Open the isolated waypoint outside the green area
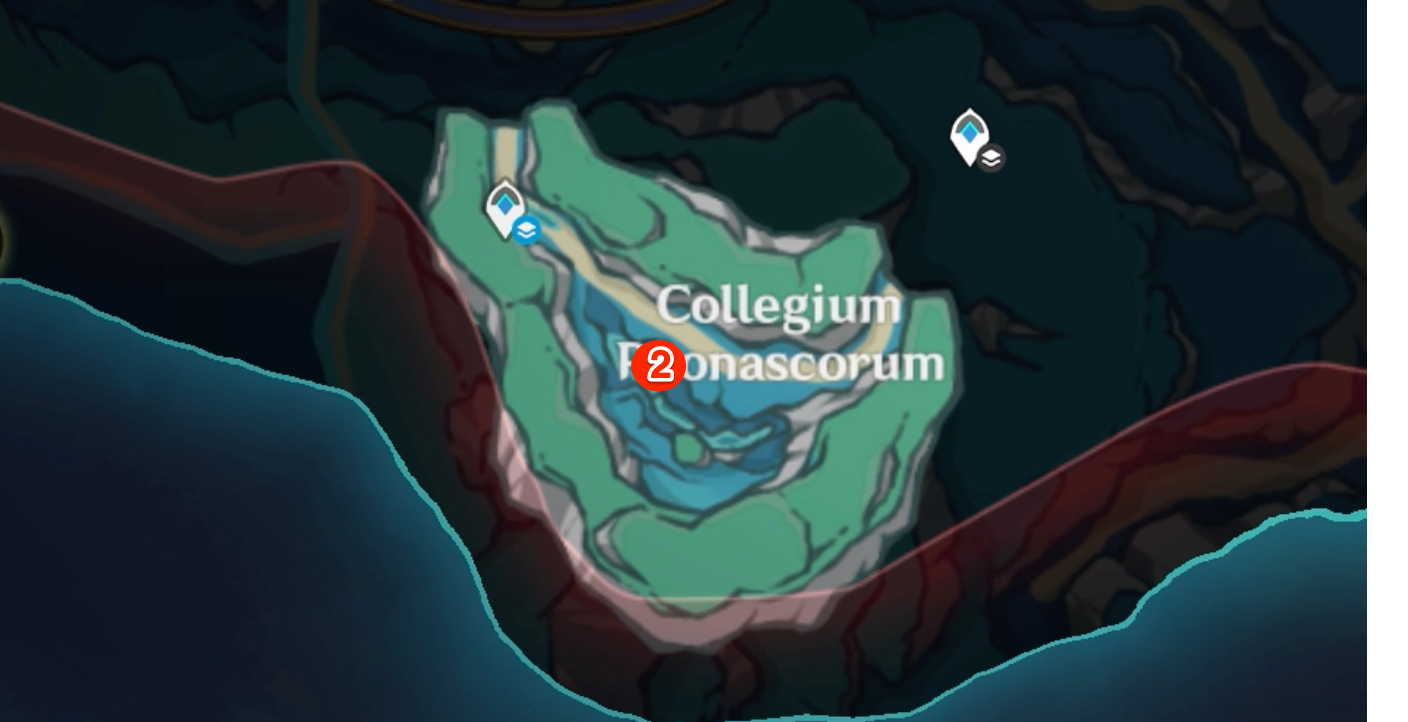Image resolution: width=1408 pixels, height=722 pixels. [968, 133]
